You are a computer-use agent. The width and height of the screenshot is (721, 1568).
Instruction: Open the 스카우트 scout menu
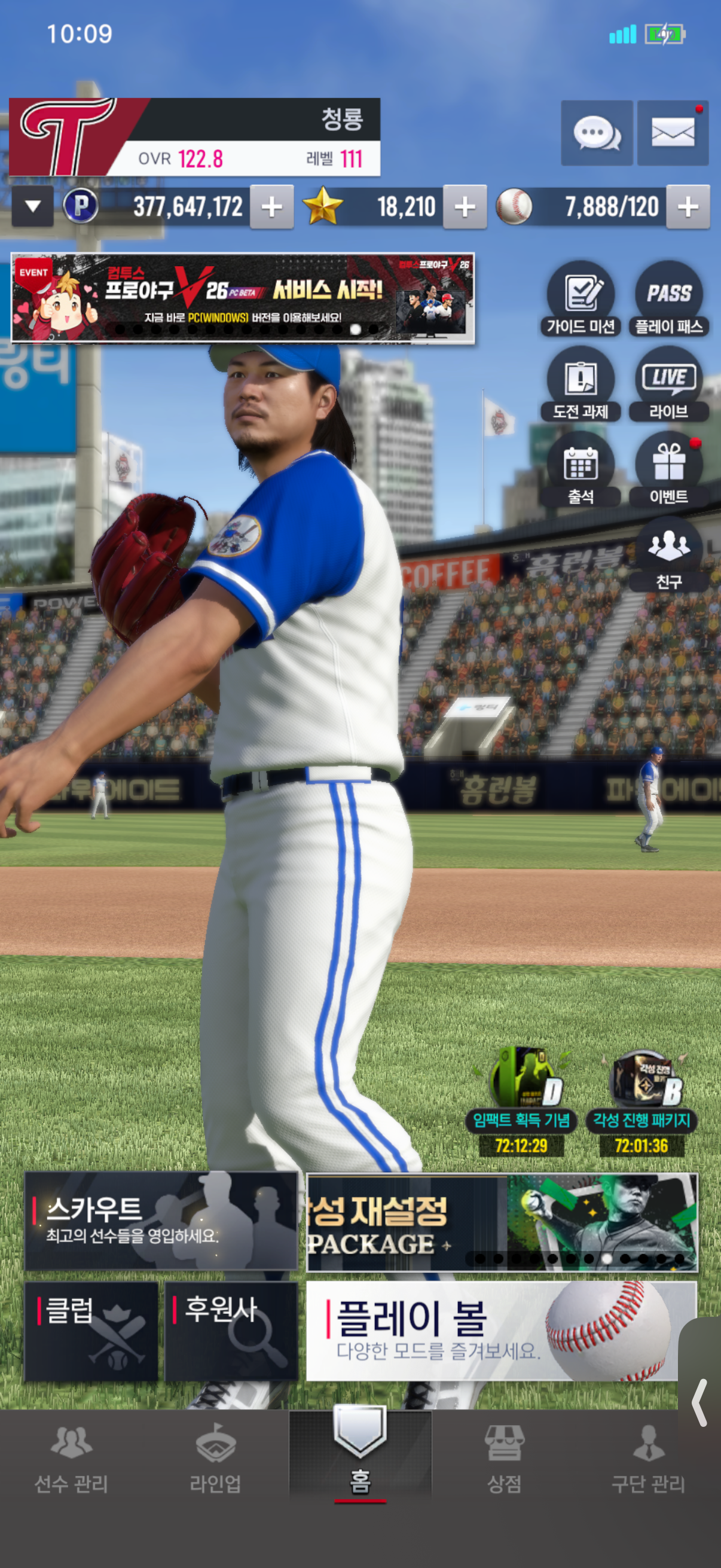point(161,1221)
